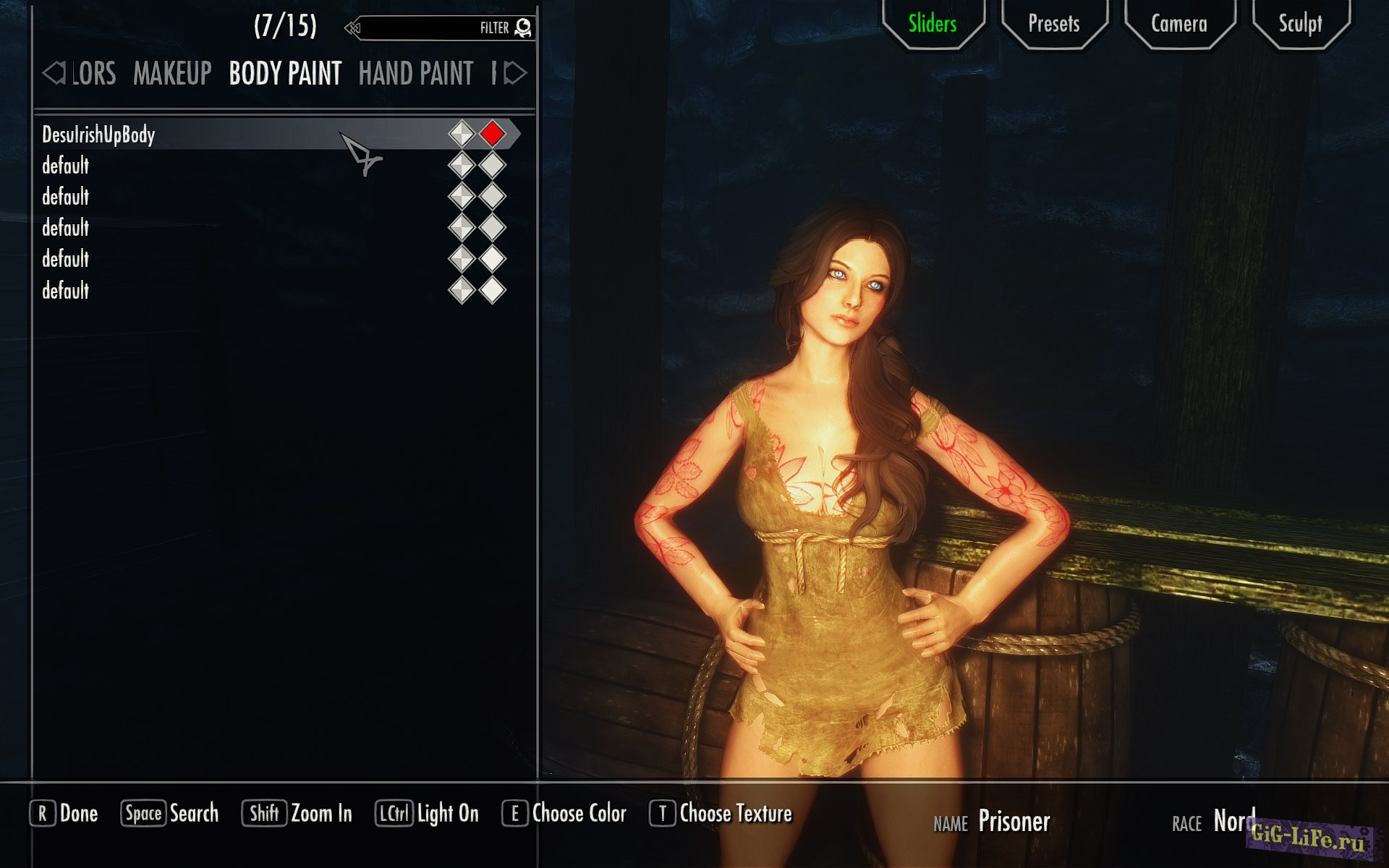Toggle the light with LCtrl Light On

pyautogui.click(x=427, y=814)
